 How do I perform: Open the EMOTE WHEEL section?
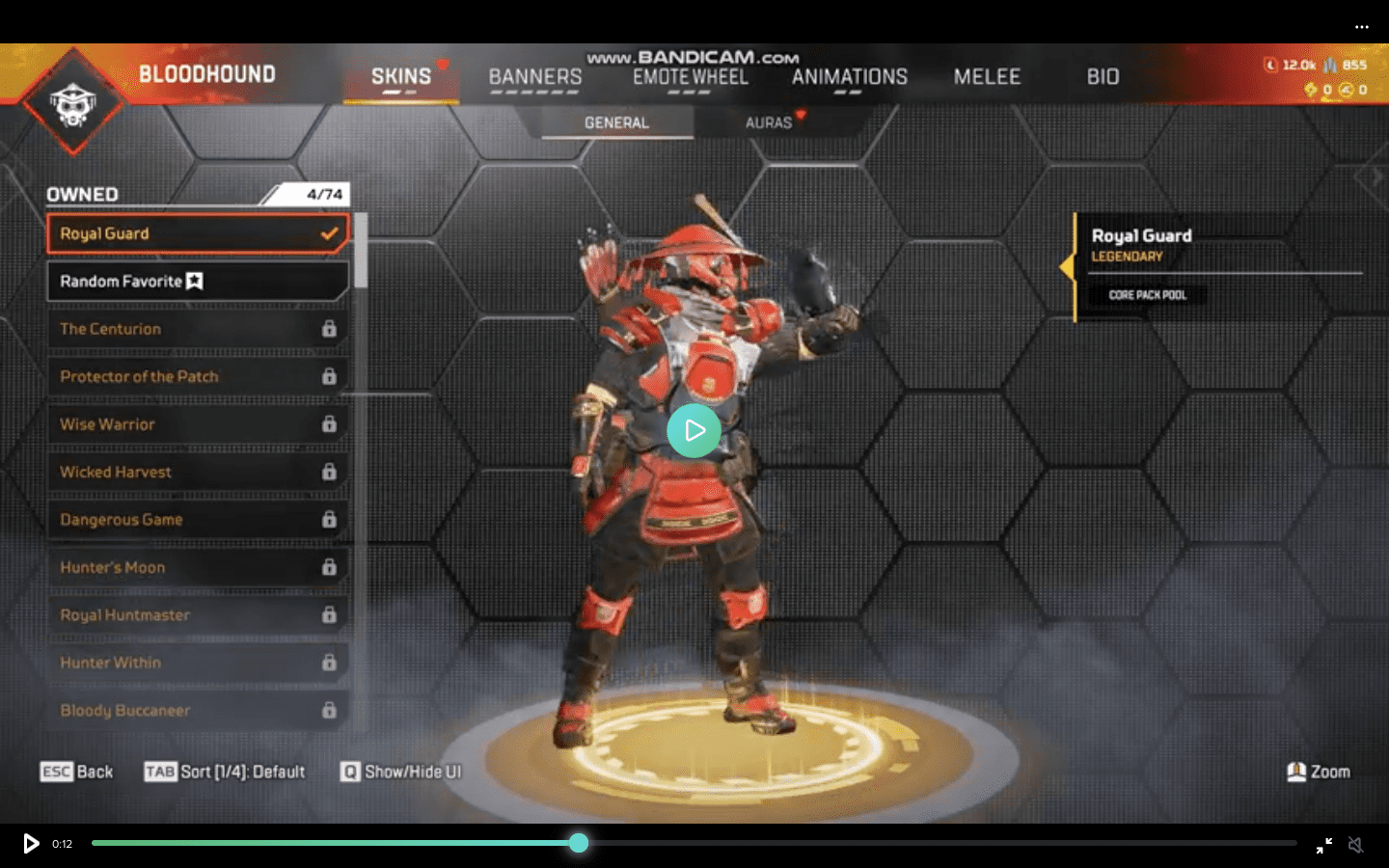point(691,76)
